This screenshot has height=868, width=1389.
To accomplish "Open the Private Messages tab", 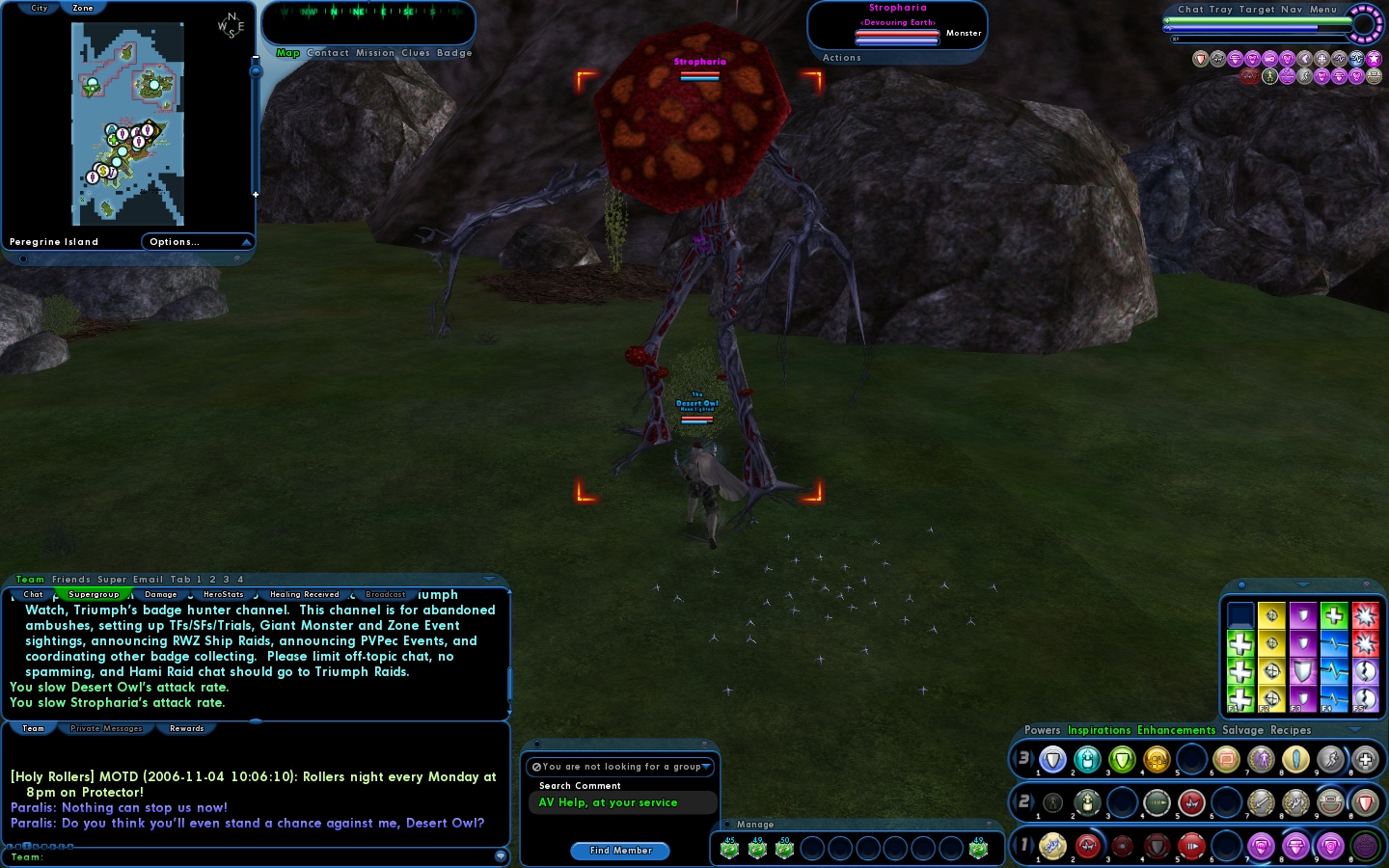I will [106, 728].
